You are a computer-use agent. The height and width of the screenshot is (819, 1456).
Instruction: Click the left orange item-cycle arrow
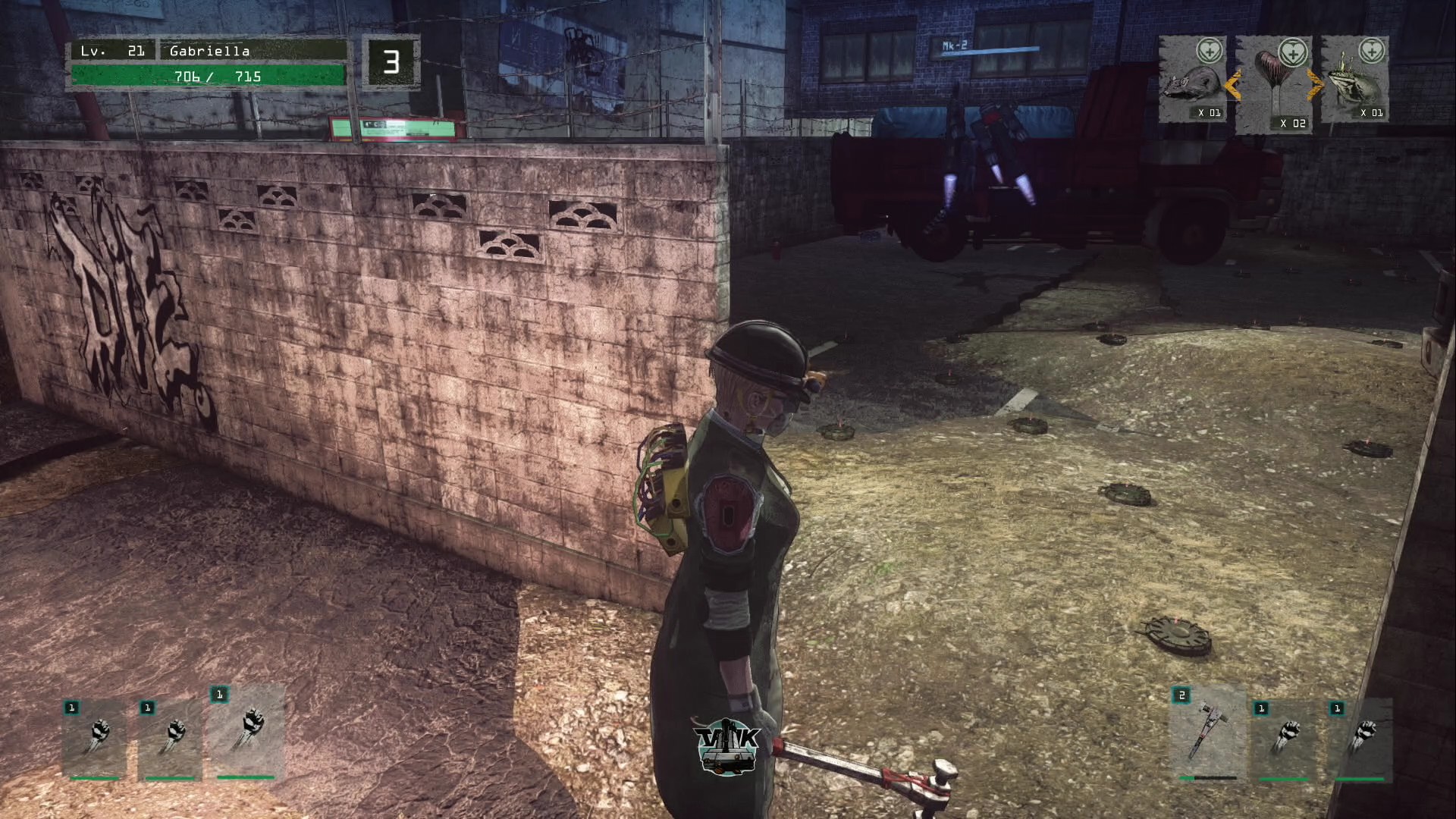(1233, 85)
